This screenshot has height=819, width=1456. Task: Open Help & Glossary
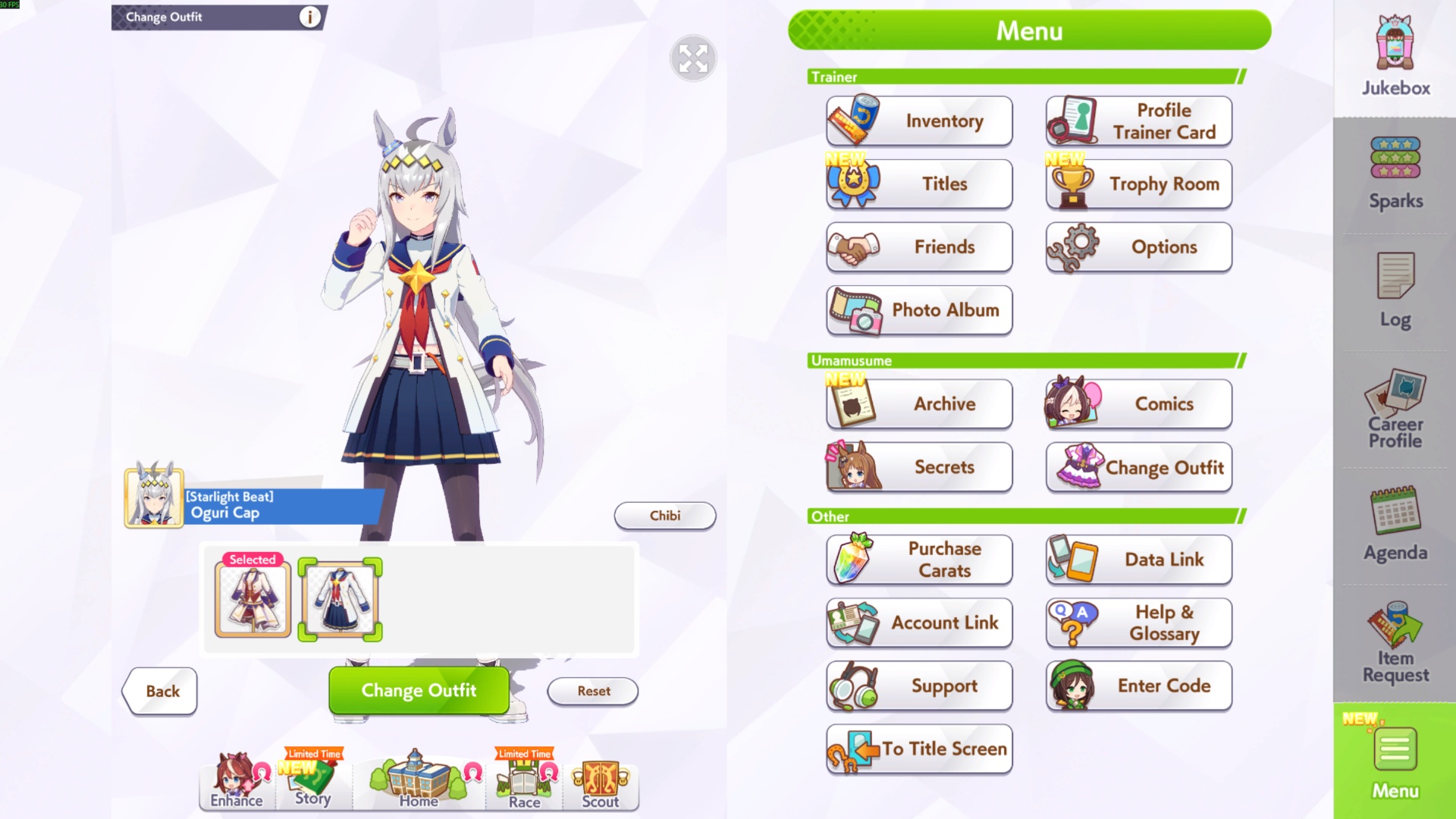coord(1137,623)
